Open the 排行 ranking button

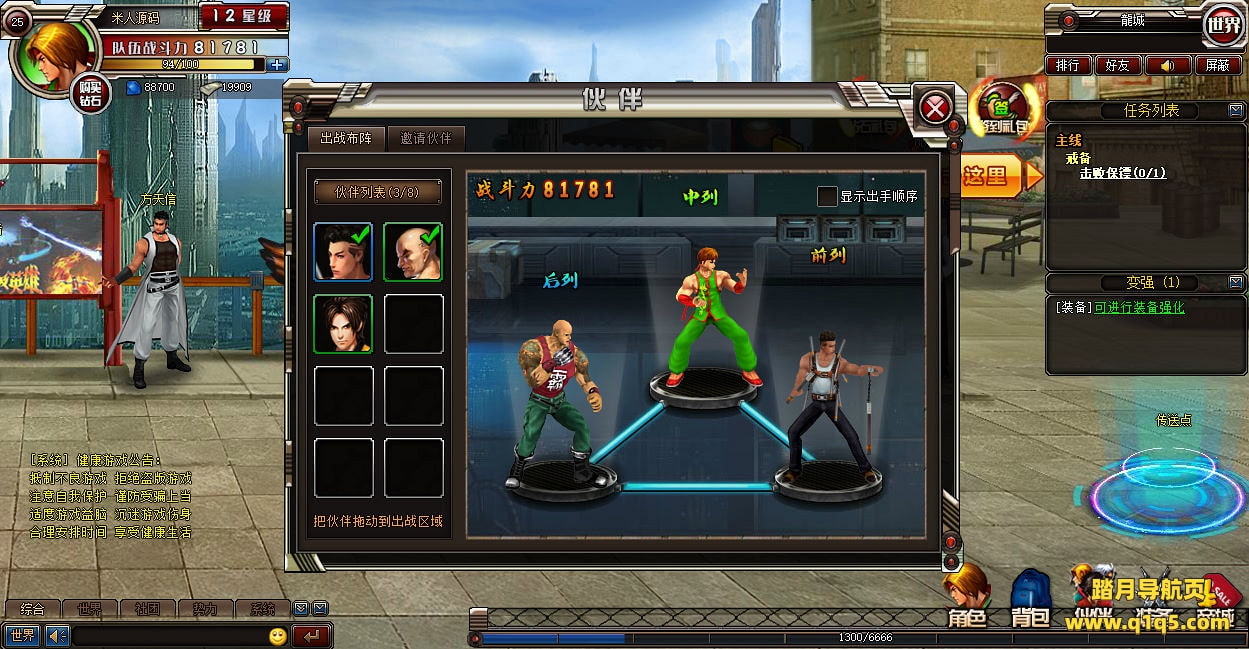click(x=1068, y=65)
